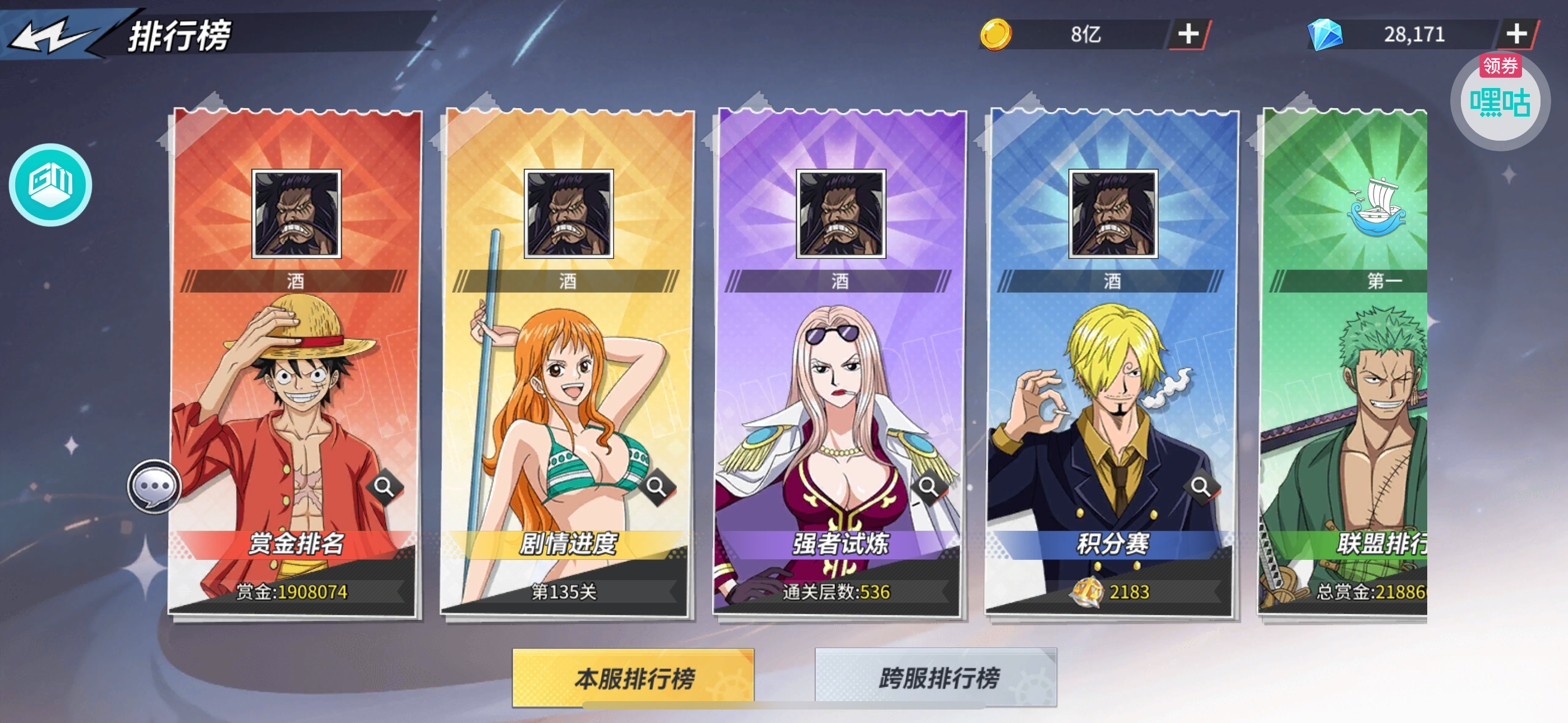Switch to 本服排行榜 tab
Image resolution: width=1568 pixels, height=723 pixels.
click(633, 678)
